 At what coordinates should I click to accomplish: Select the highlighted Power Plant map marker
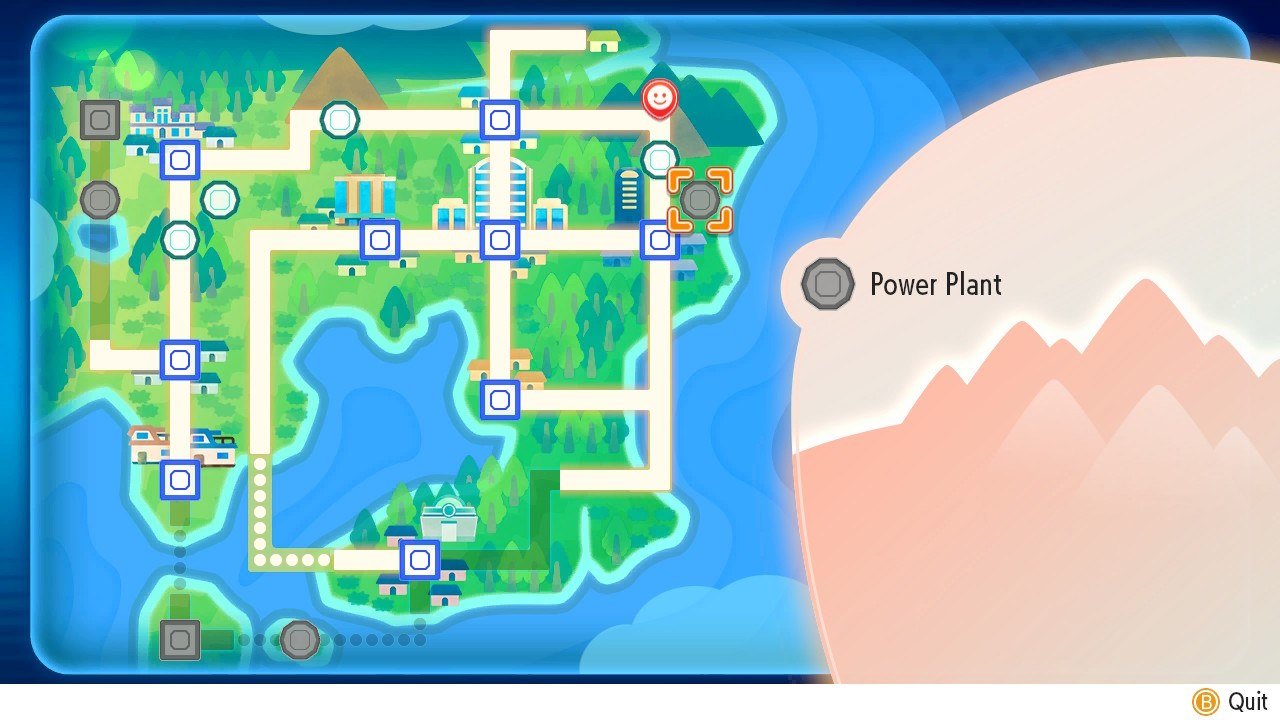coord(699,201)
